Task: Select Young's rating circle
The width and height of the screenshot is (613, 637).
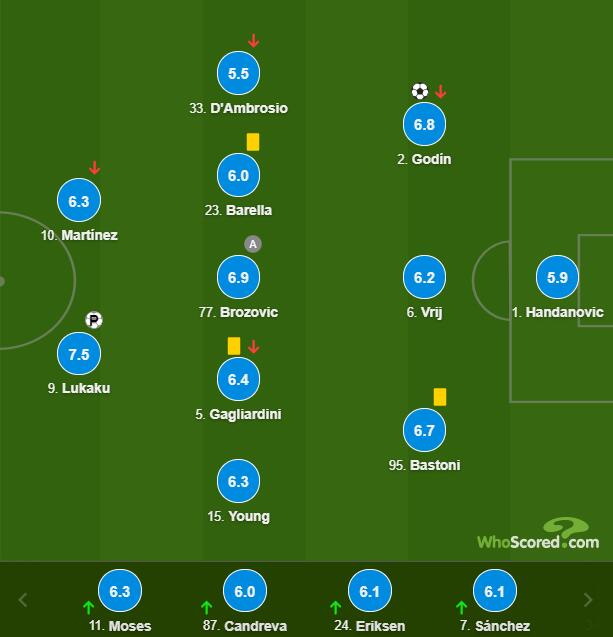Action: coord(238,482)
